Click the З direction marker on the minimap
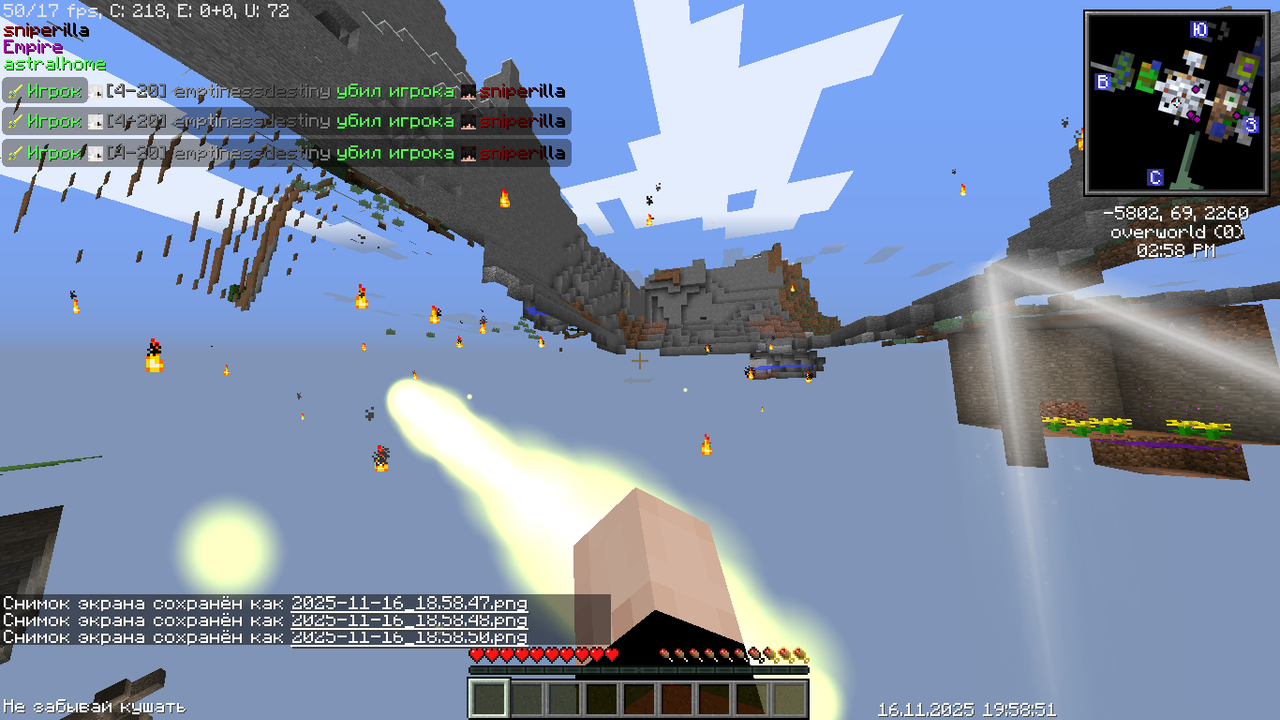This screenshot has width=1280, height=720. pyautogui.click(x=1251, y=123)
